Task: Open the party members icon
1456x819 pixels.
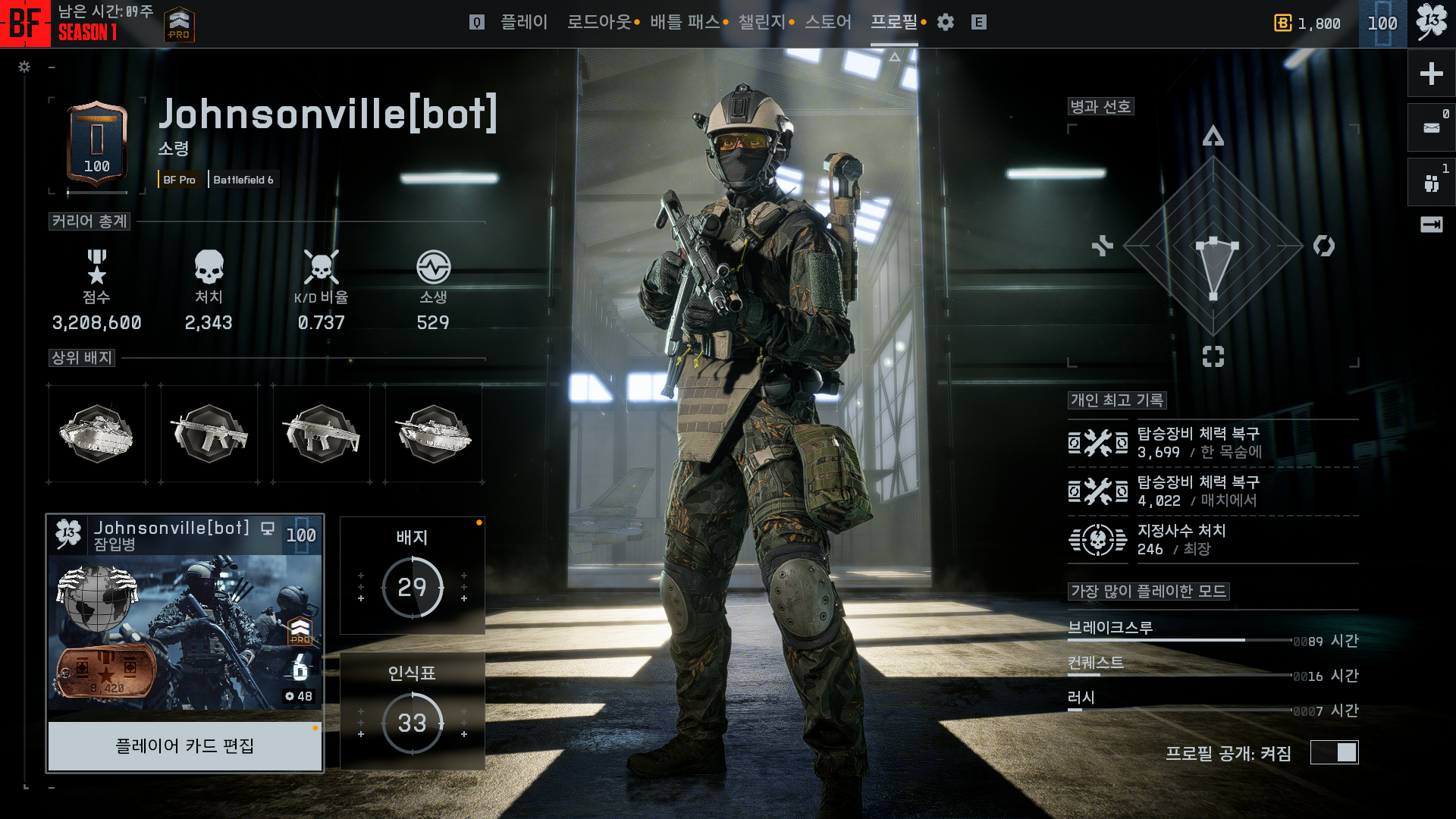Action: (x=1431, y=183)
